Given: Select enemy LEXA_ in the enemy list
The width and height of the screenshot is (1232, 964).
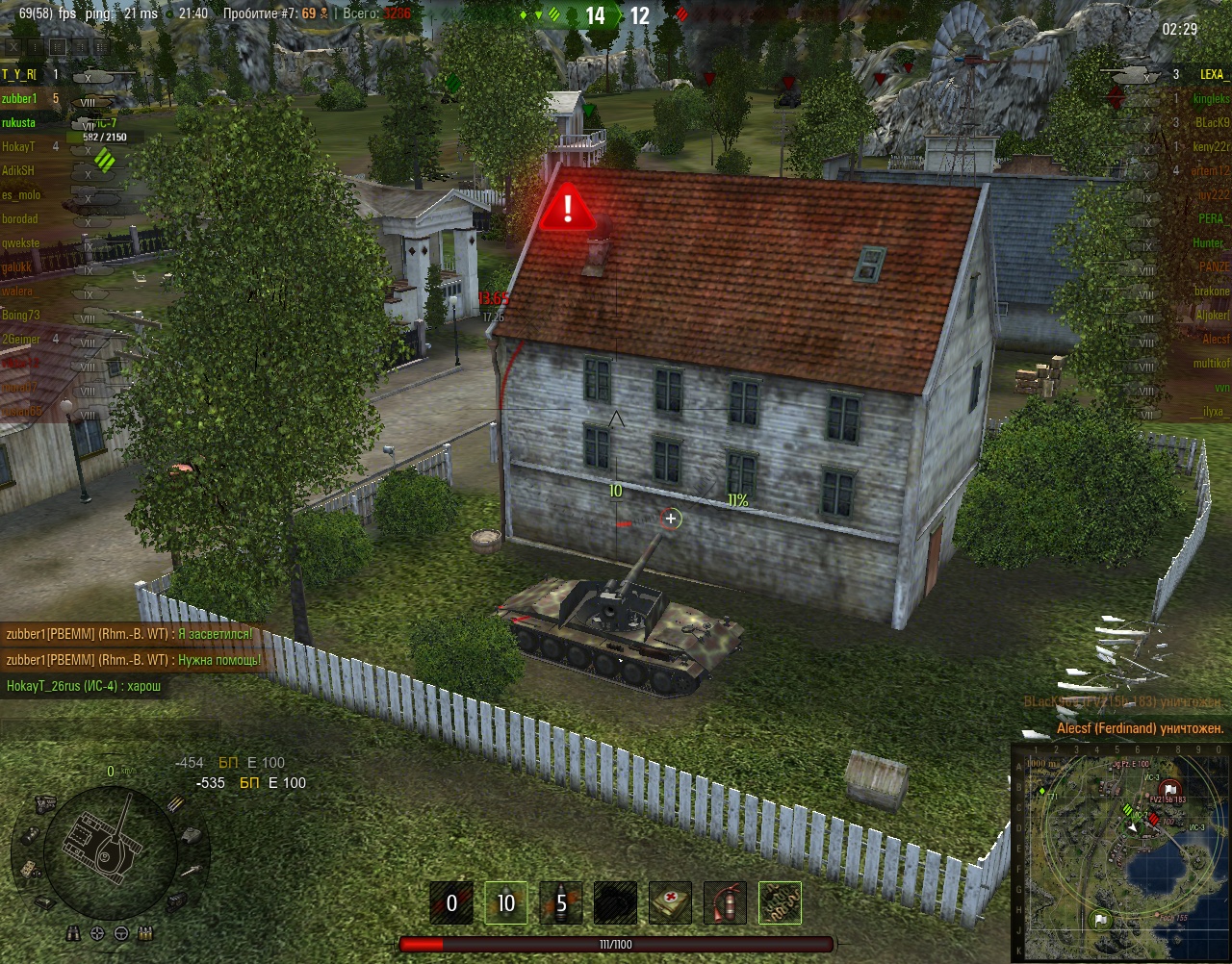Looking at the screenshot, I should [1211, 74].
